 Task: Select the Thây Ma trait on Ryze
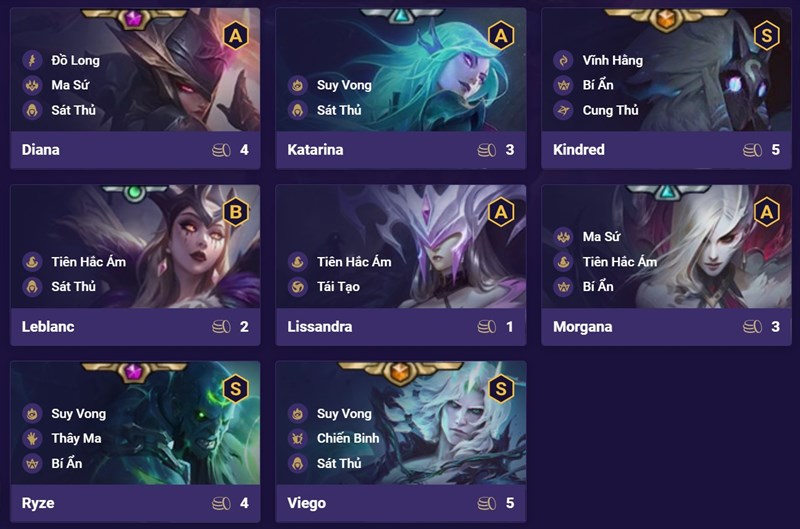[78, 438]
